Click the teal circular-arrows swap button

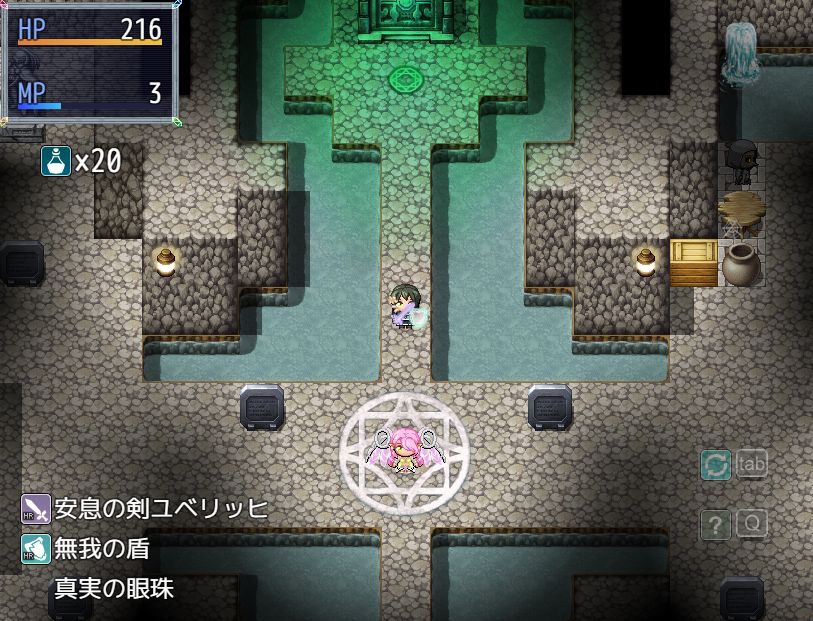pyautogui.click(x=716, y=465)
